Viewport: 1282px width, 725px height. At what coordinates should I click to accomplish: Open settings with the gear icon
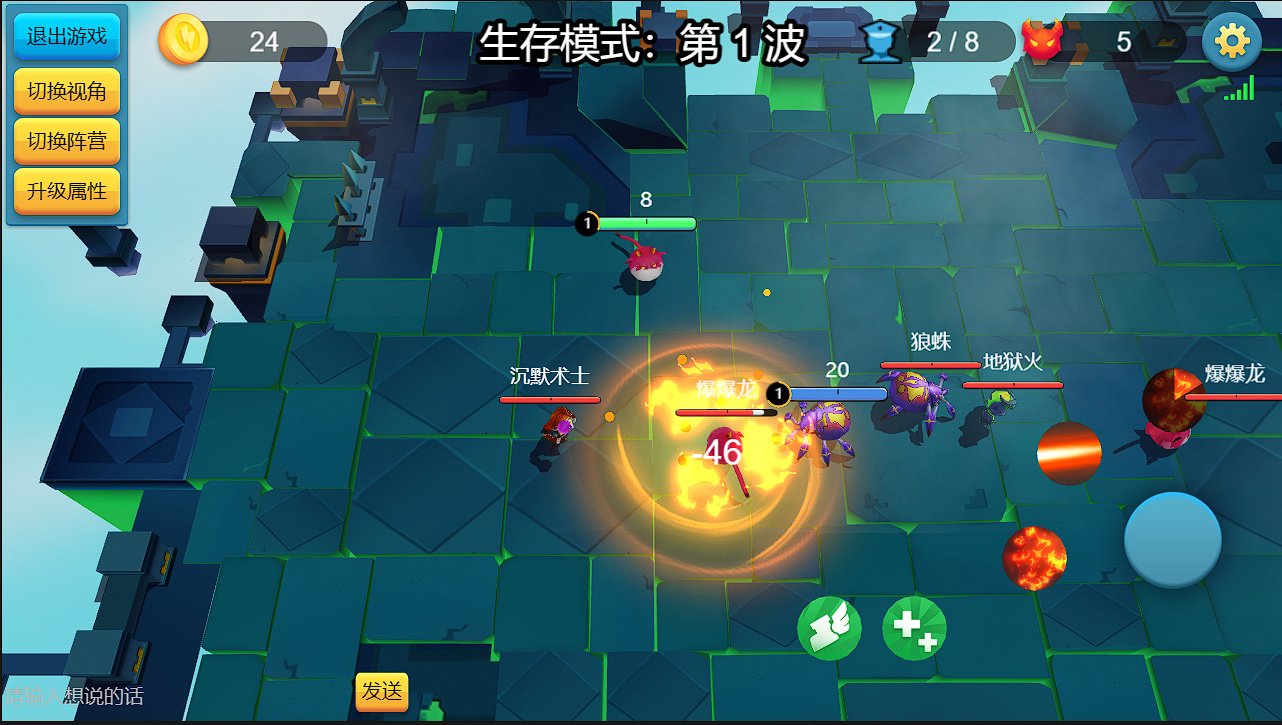point(1231,41)
